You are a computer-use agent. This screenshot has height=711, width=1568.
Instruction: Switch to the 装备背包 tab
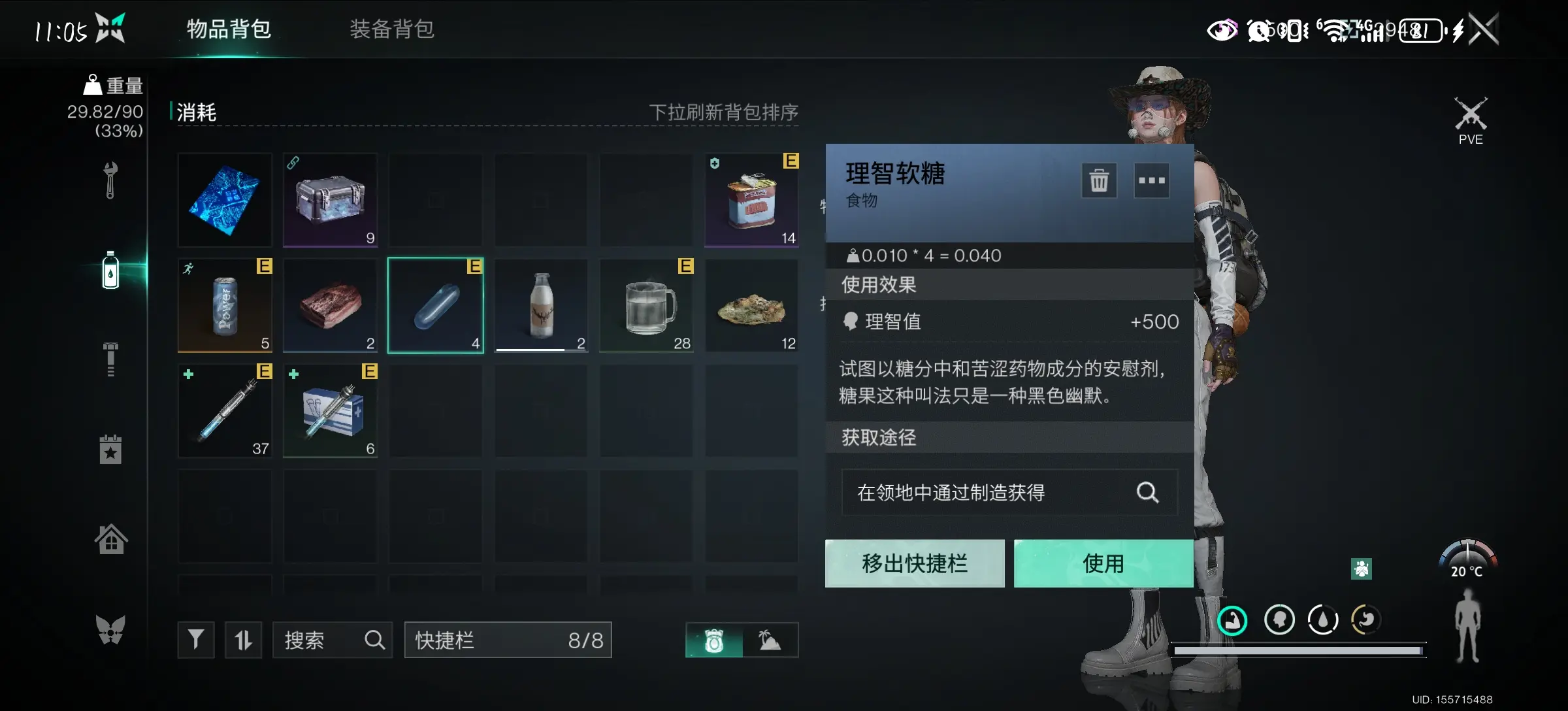(391, 29)
